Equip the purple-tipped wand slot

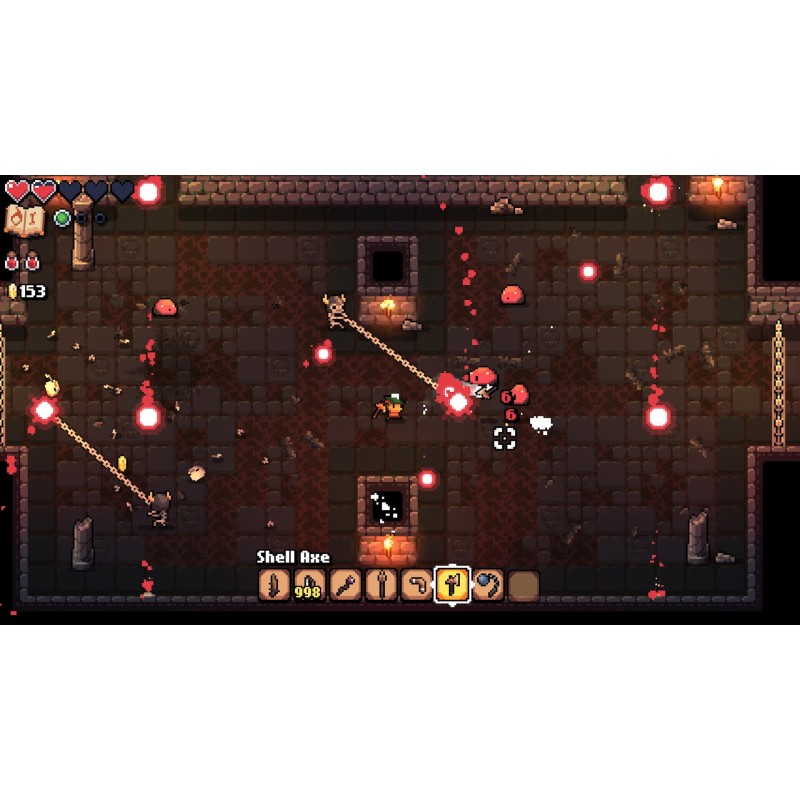(x=343, y=585)
